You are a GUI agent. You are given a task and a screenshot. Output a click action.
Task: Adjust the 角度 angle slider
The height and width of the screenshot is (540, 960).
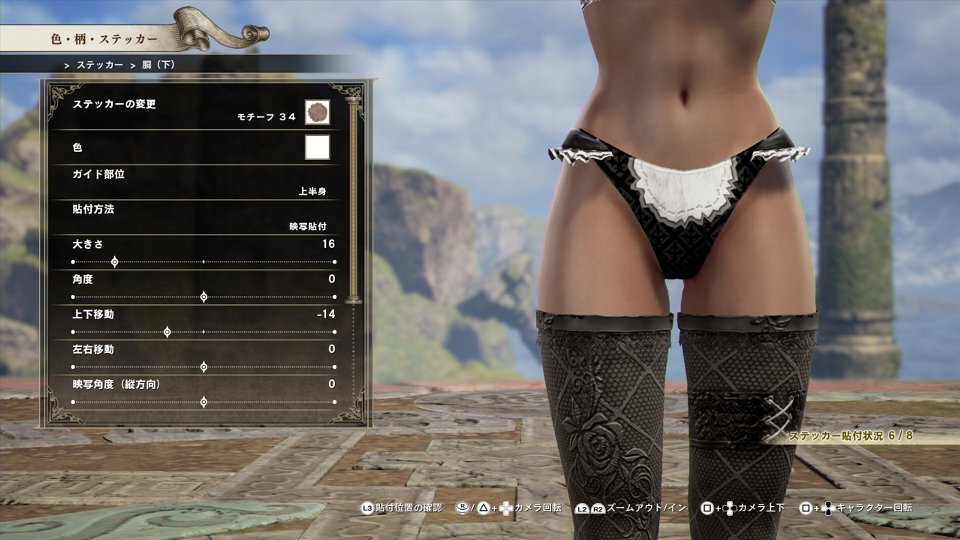[203, 297]
